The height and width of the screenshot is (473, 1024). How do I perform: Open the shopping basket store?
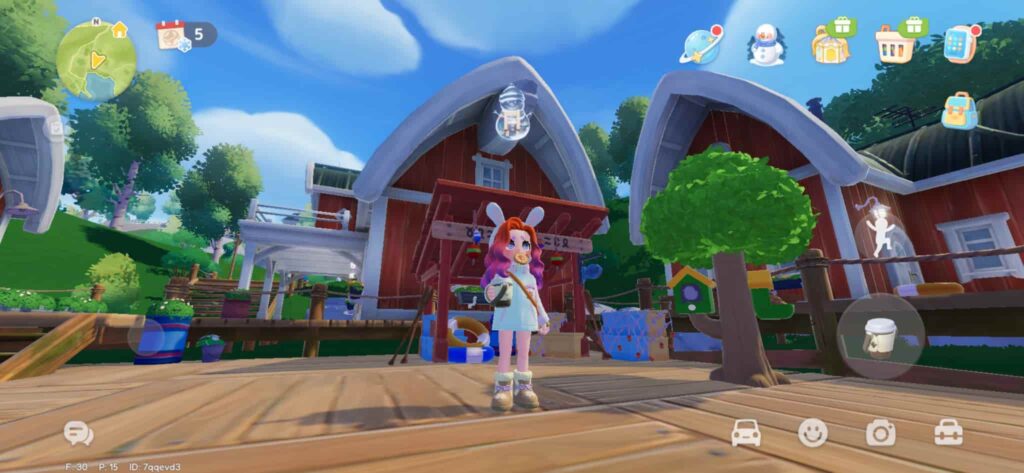click(895, 44)
